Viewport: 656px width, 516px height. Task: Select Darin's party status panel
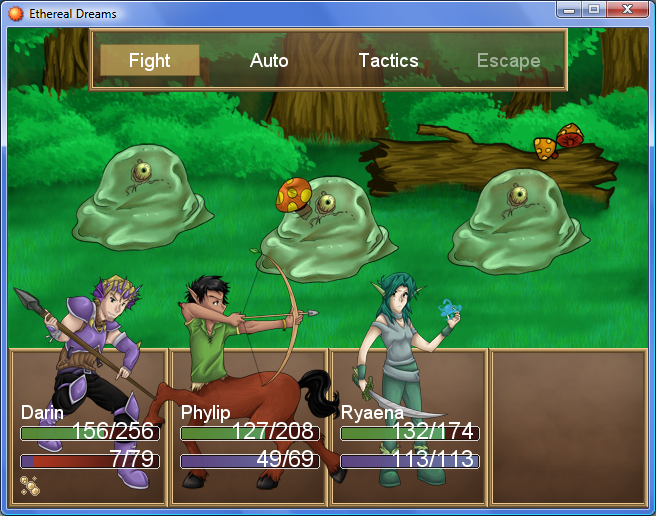pos(88,428)
